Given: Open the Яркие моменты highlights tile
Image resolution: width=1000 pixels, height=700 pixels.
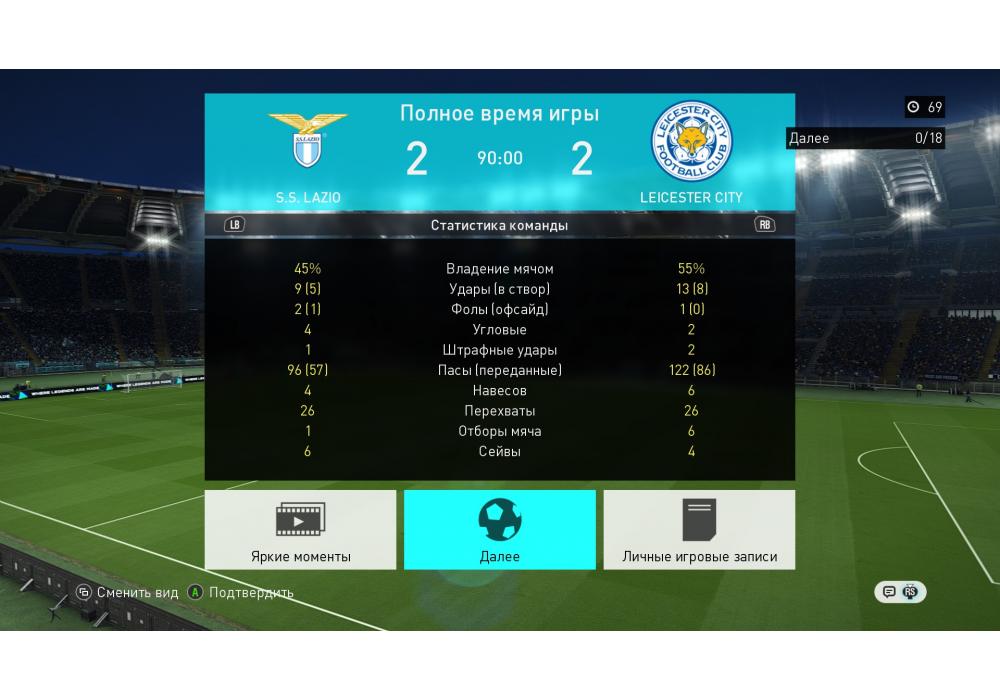Looking at the screenshot, I should (300, 530).
